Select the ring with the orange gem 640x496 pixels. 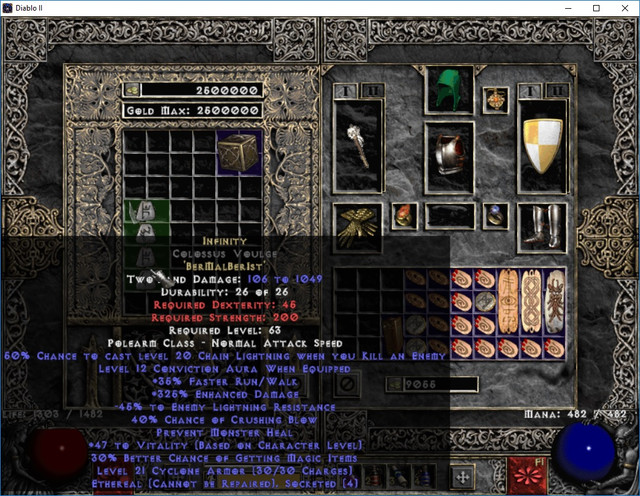[403, 215]
